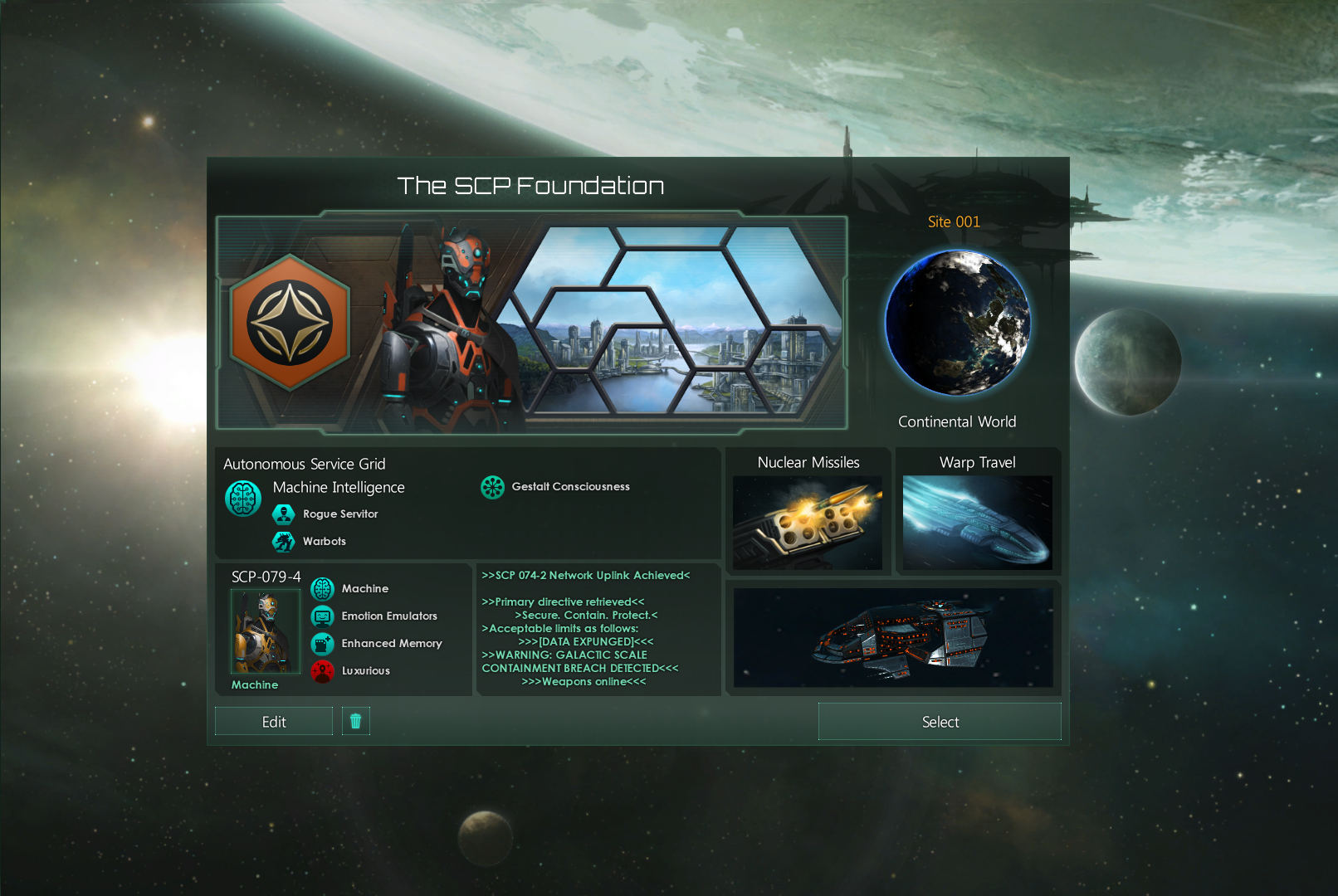The image size is (1338, 896).
Task: Click the Machine species trait icon
Action: [x=322, y=589]
